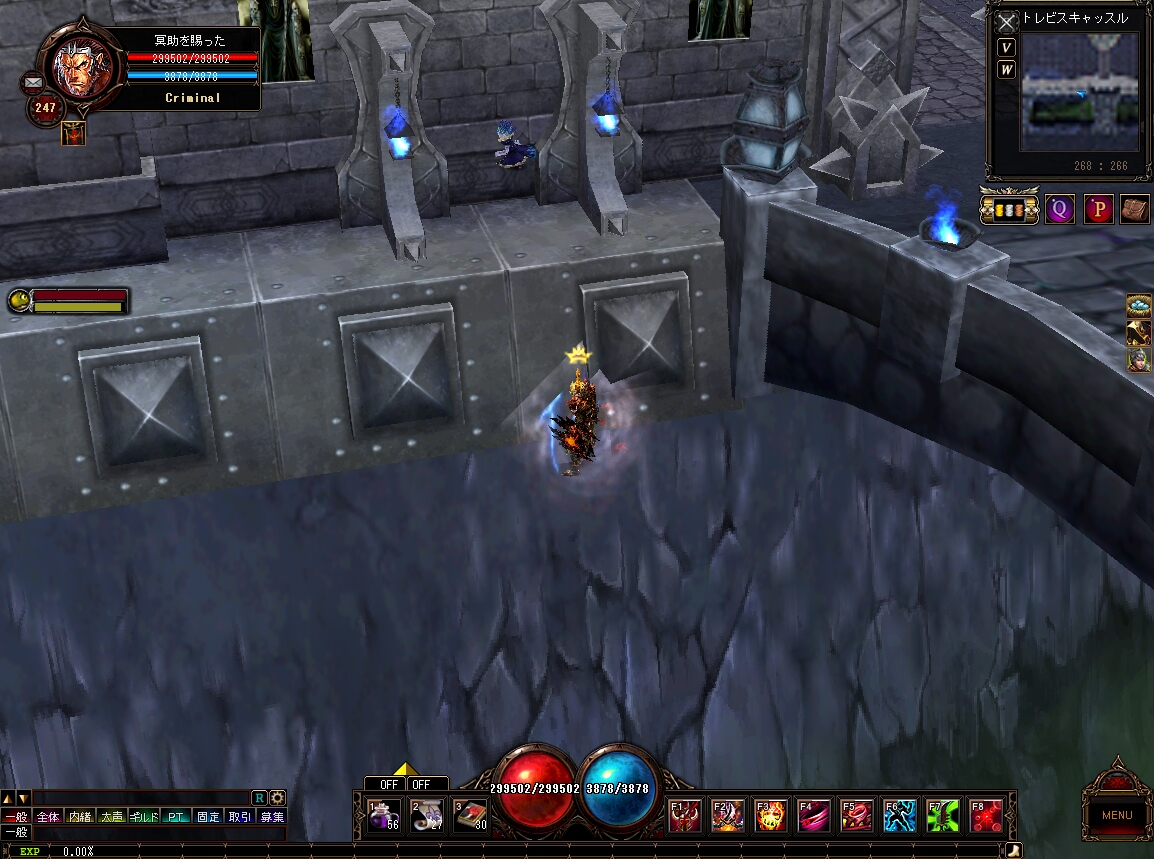Use the purple potion in slot 1
Screen dimensions: 1154x859
tap(384, 815)
